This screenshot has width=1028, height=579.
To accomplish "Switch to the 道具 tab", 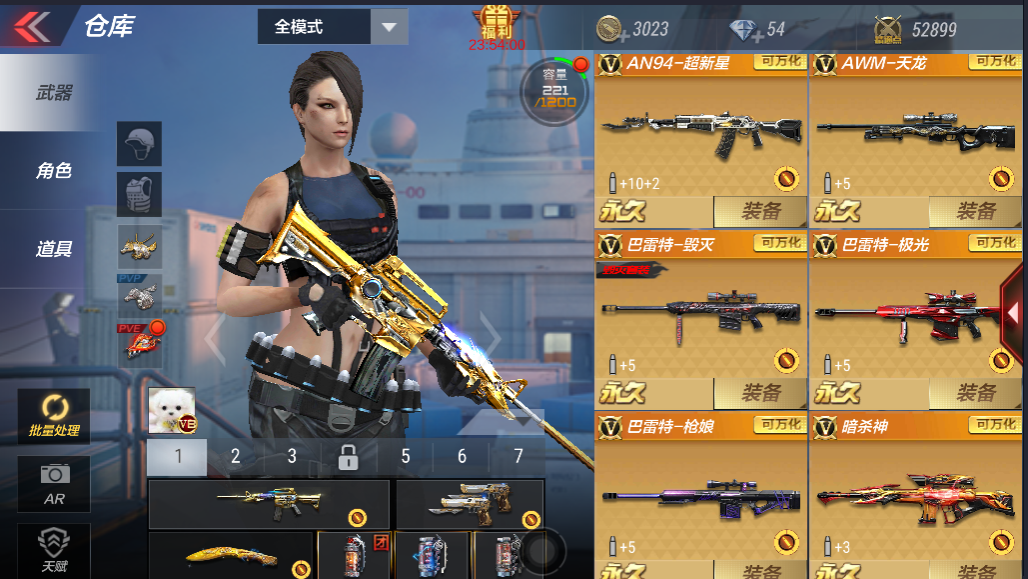I will [x=53, y=249].
